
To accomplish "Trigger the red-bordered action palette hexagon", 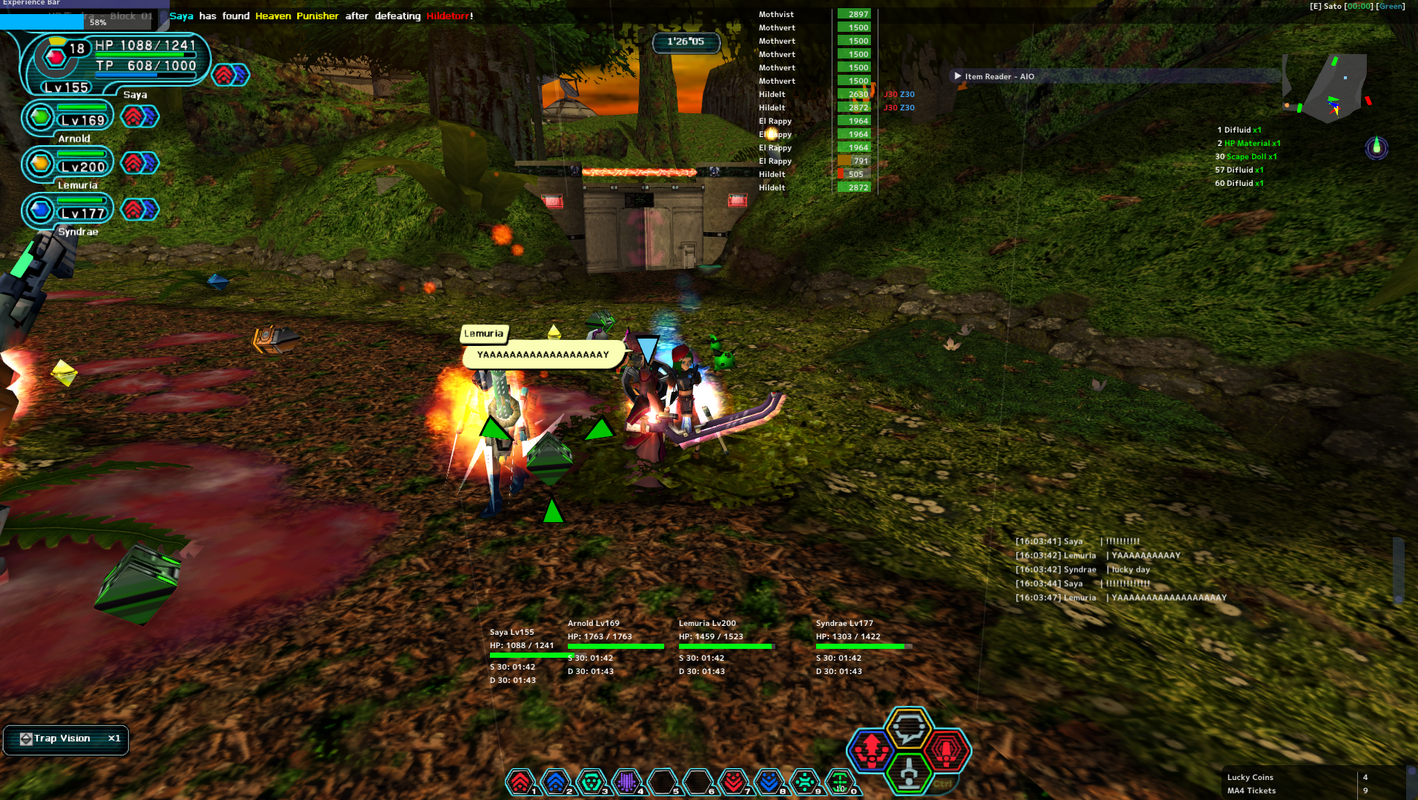I will coord(946,750).
